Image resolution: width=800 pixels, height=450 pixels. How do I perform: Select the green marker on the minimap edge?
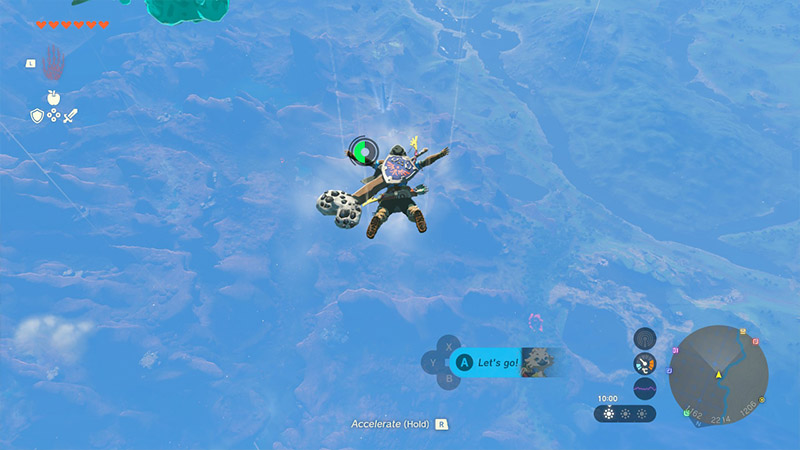(x=687, y=412)
